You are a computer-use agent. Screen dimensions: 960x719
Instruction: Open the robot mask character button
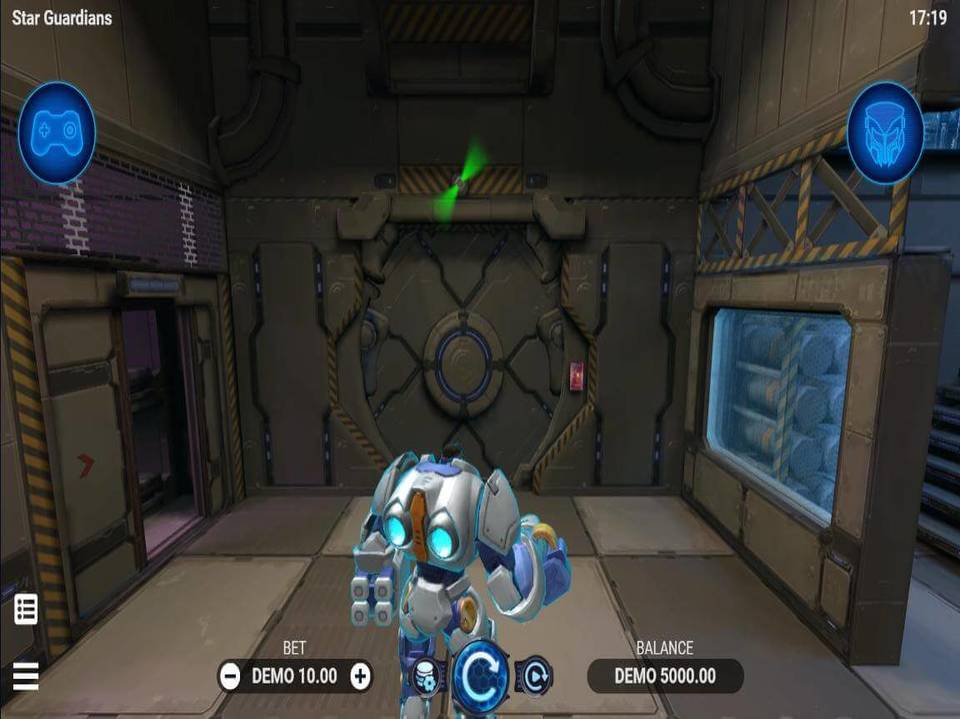[x=885, y=132]
